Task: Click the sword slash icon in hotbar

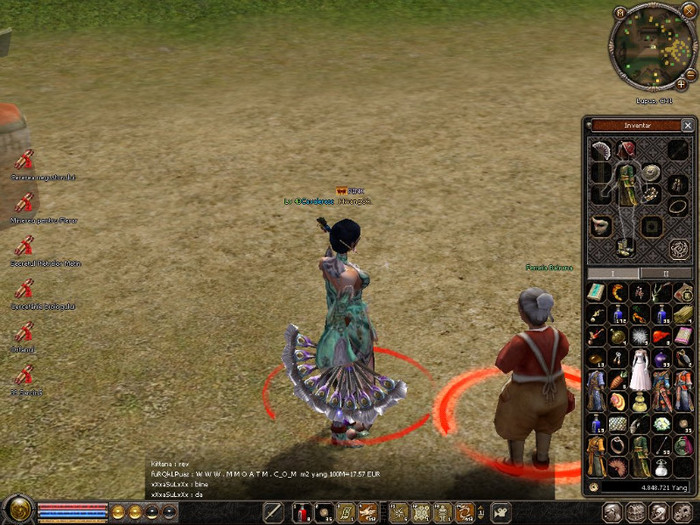Action: [x=273, y=513]
